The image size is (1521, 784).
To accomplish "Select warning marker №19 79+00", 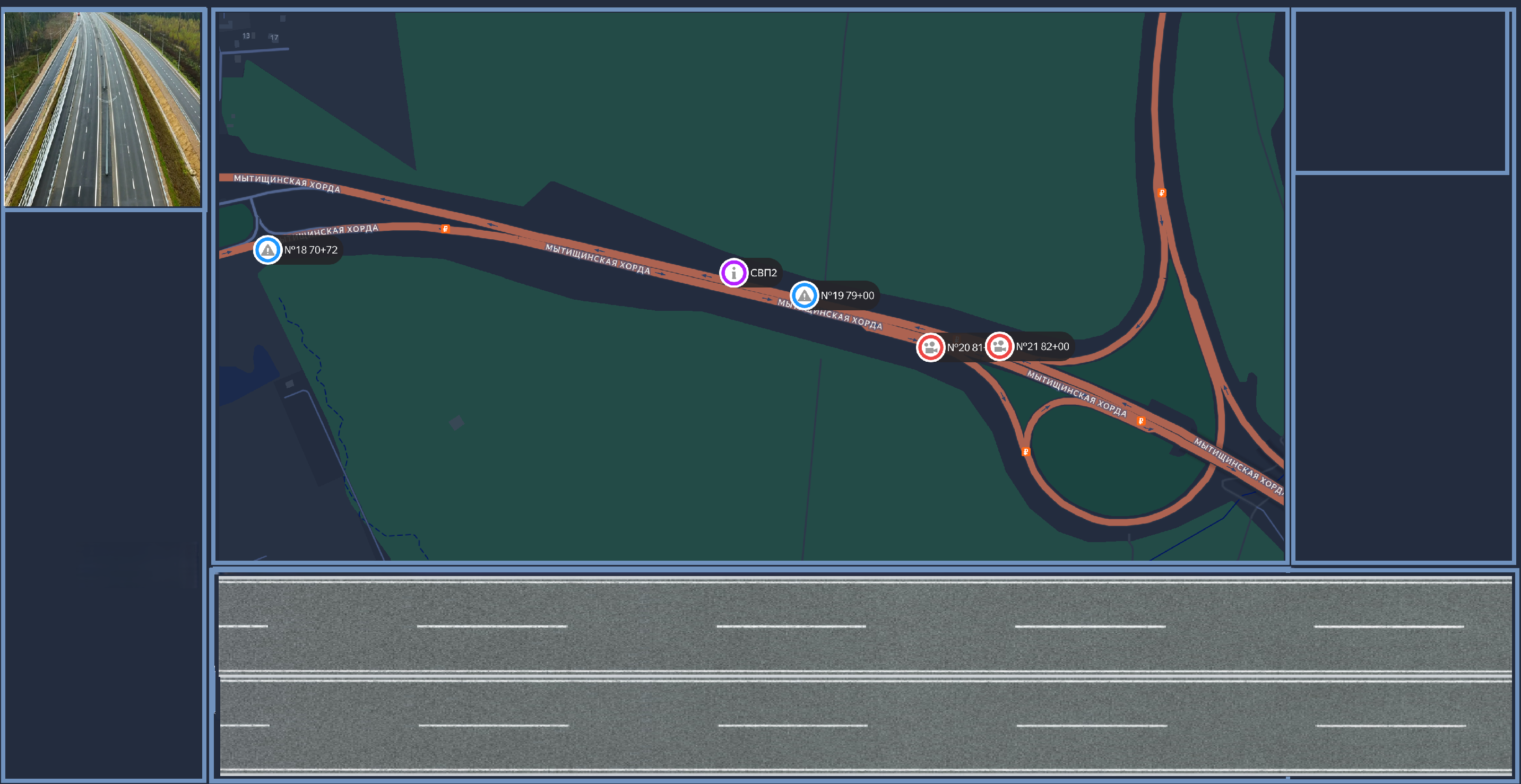I will point(804,295).
